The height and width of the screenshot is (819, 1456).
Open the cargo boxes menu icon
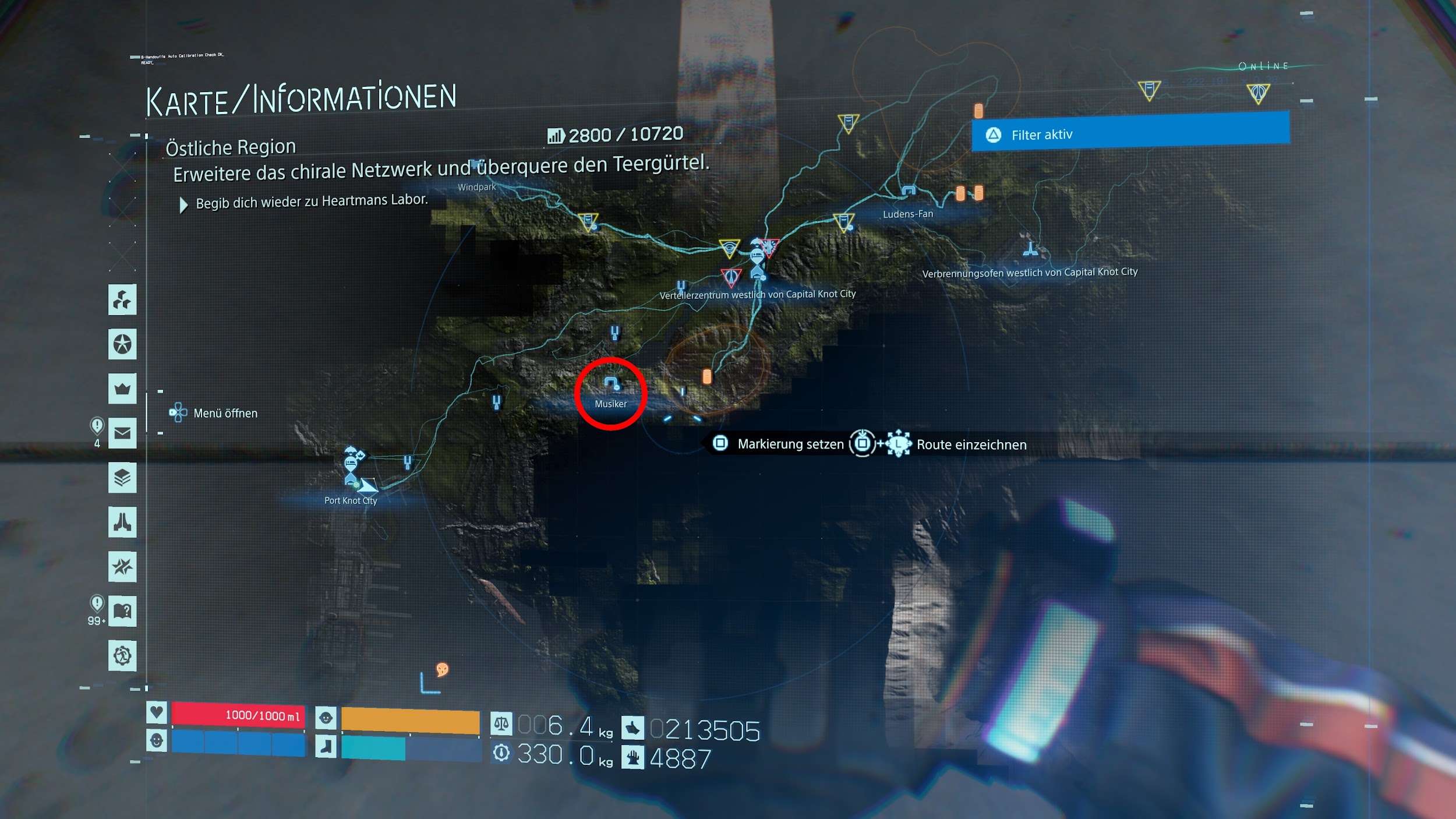[x=122, y=300]
